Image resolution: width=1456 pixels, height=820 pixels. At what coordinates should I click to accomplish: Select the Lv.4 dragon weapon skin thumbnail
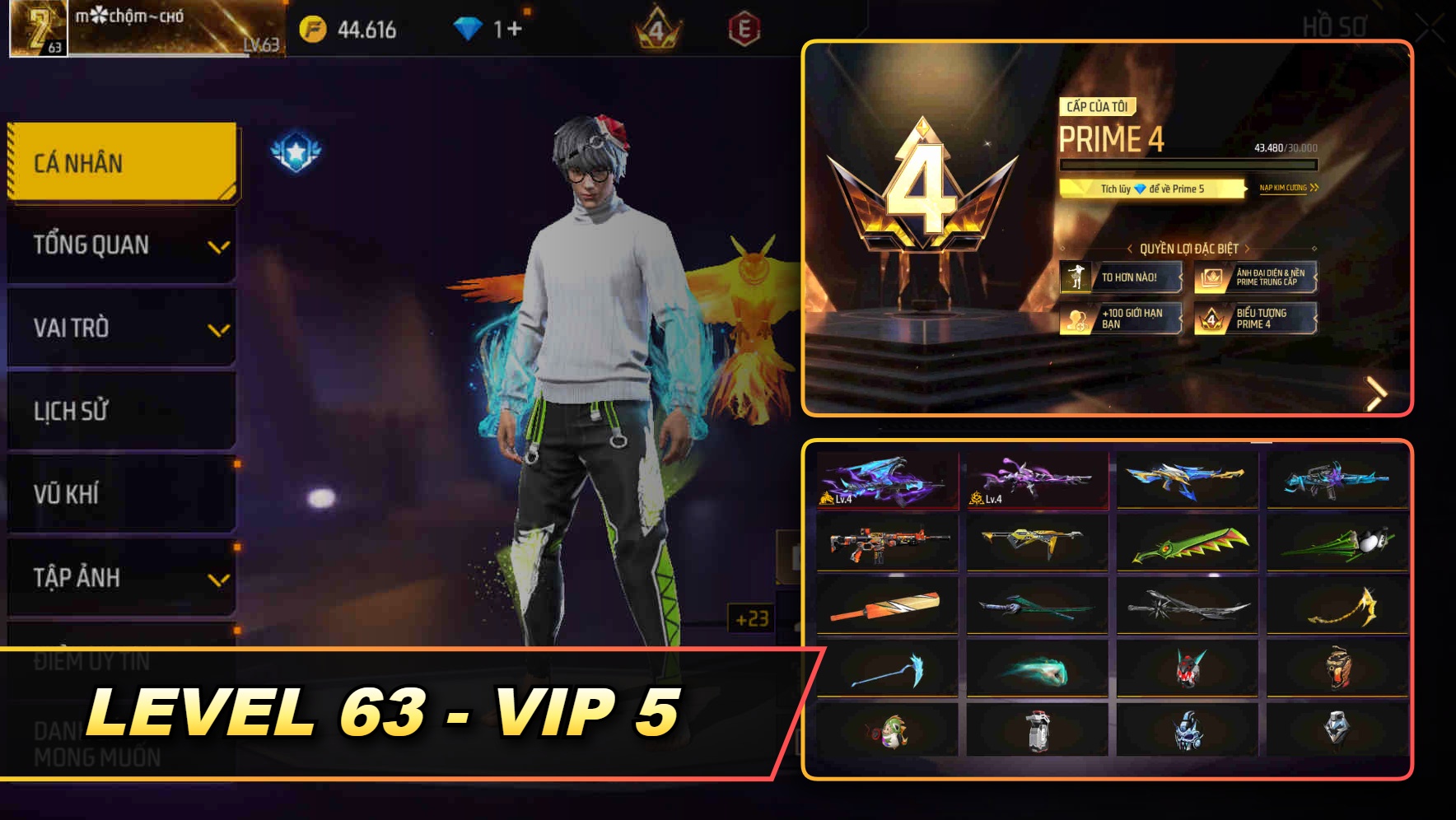[887, 478]
